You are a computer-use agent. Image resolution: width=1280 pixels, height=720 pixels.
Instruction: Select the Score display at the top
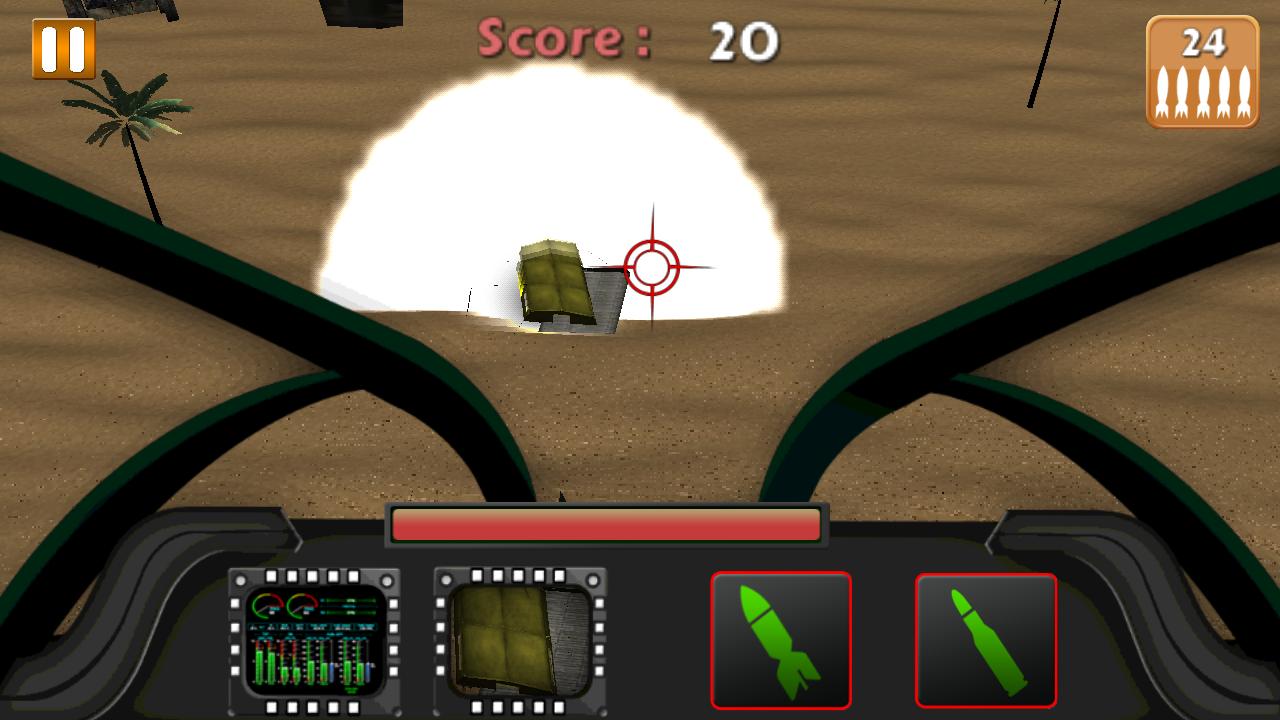[x=565, y=38]
